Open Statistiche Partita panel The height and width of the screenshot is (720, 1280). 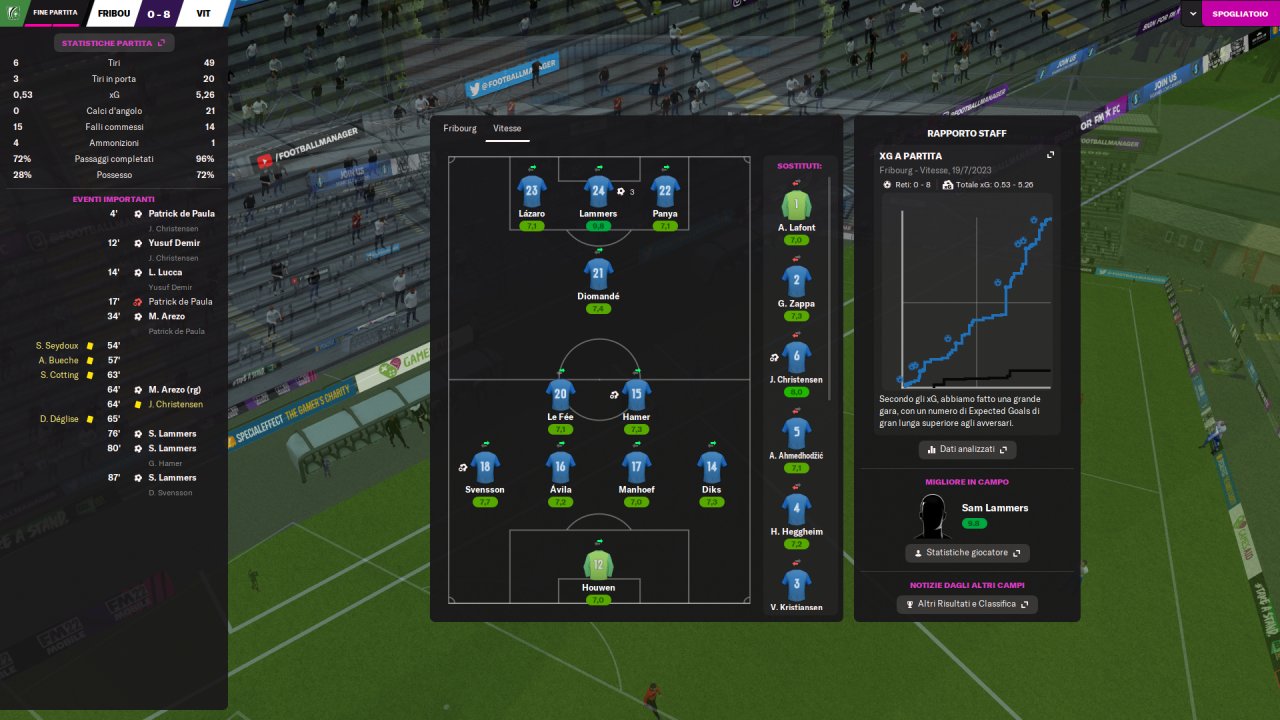coord(114,43)
